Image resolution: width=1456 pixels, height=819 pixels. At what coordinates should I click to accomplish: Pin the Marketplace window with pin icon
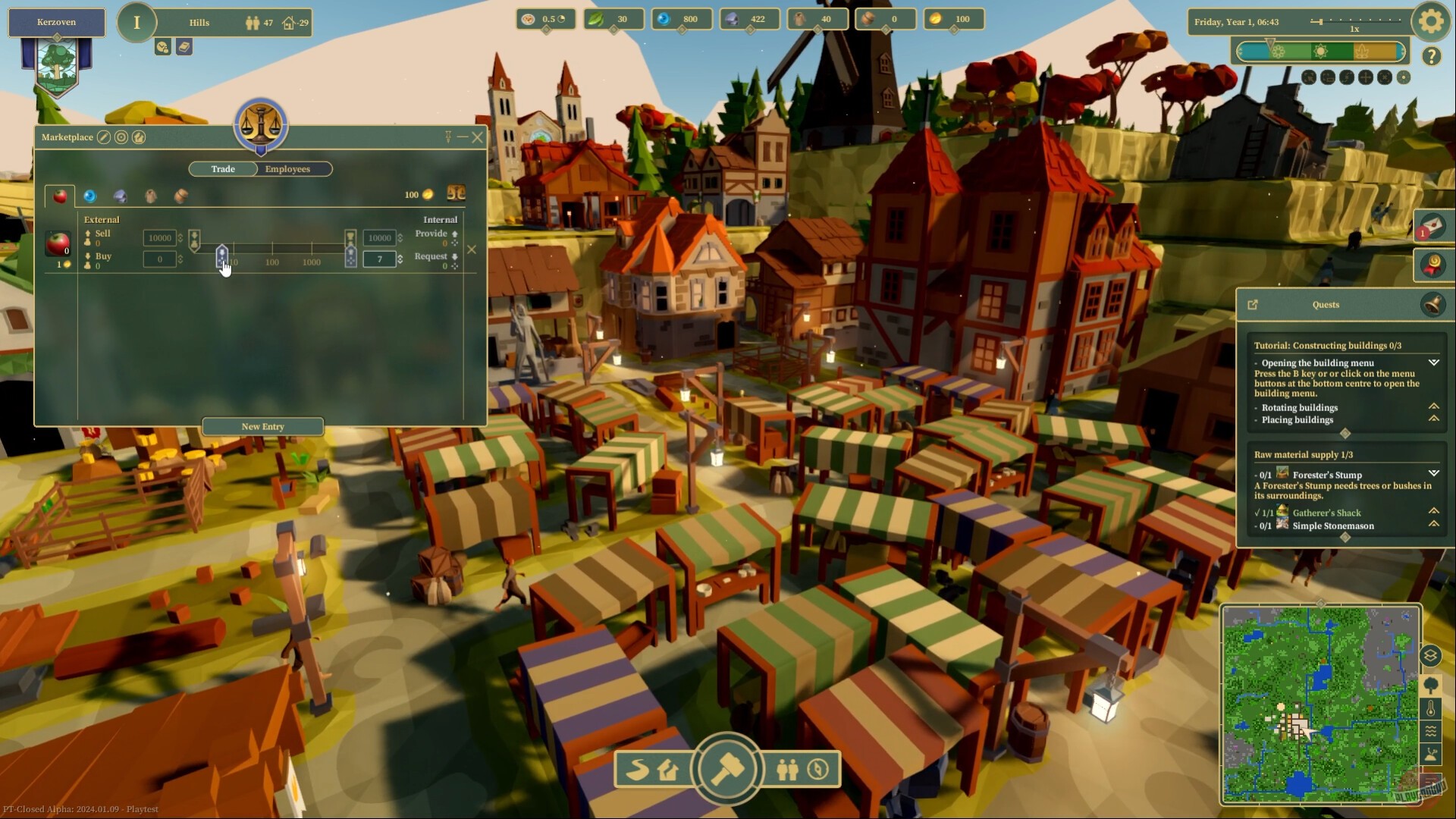(x=447, y=137)
